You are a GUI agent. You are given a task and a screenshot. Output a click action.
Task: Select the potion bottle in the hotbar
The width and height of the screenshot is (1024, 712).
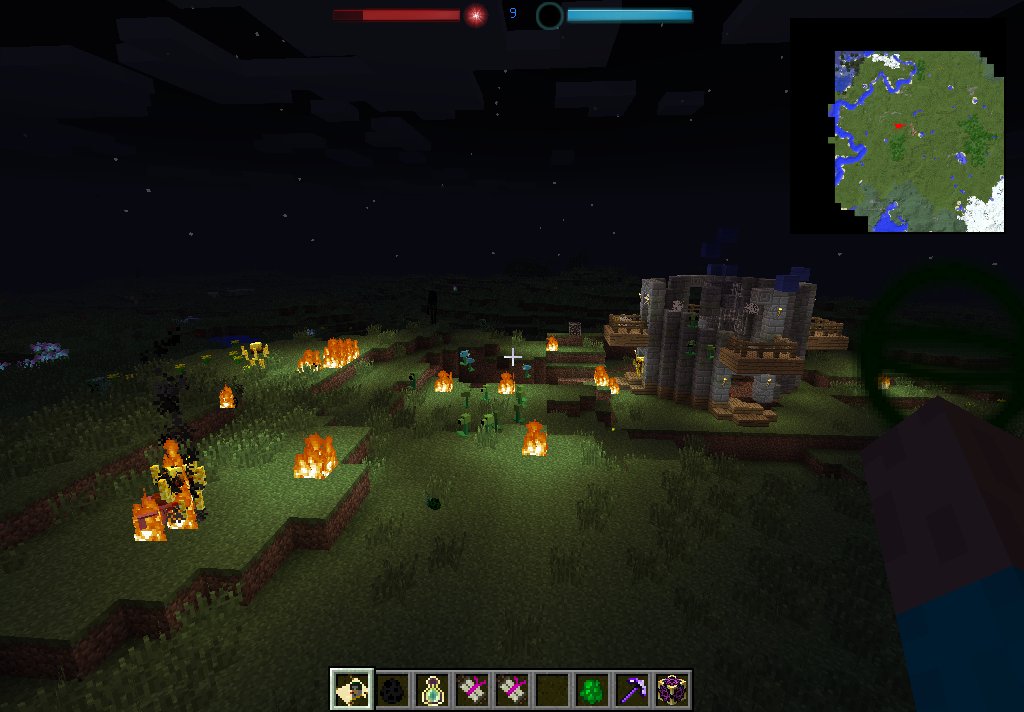(x=432, y=690)
